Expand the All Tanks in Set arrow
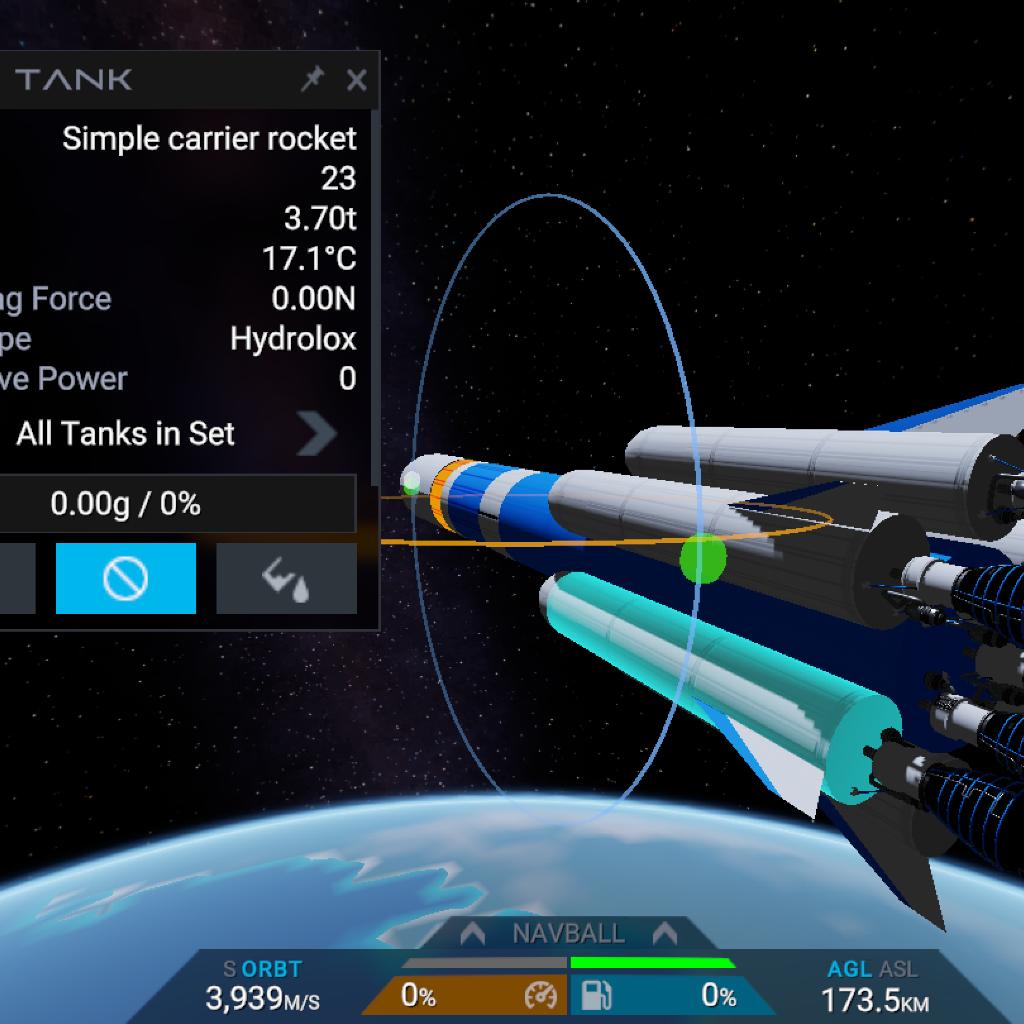1024x1024 pixels. 317,434
